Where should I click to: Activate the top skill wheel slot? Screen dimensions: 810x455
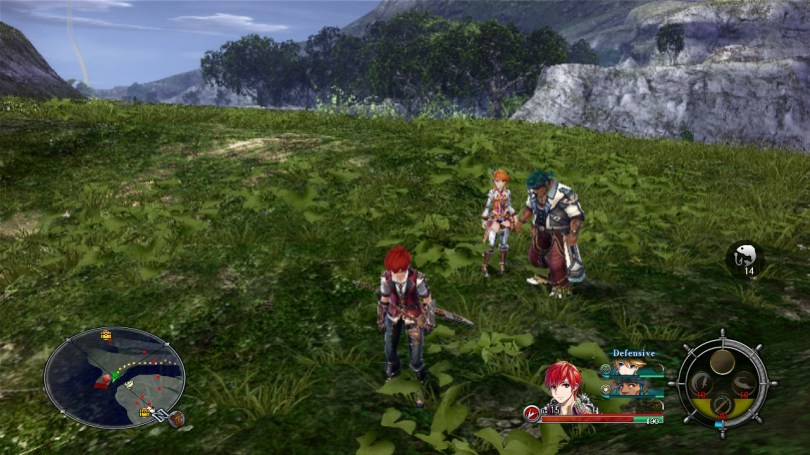[722, 360]
